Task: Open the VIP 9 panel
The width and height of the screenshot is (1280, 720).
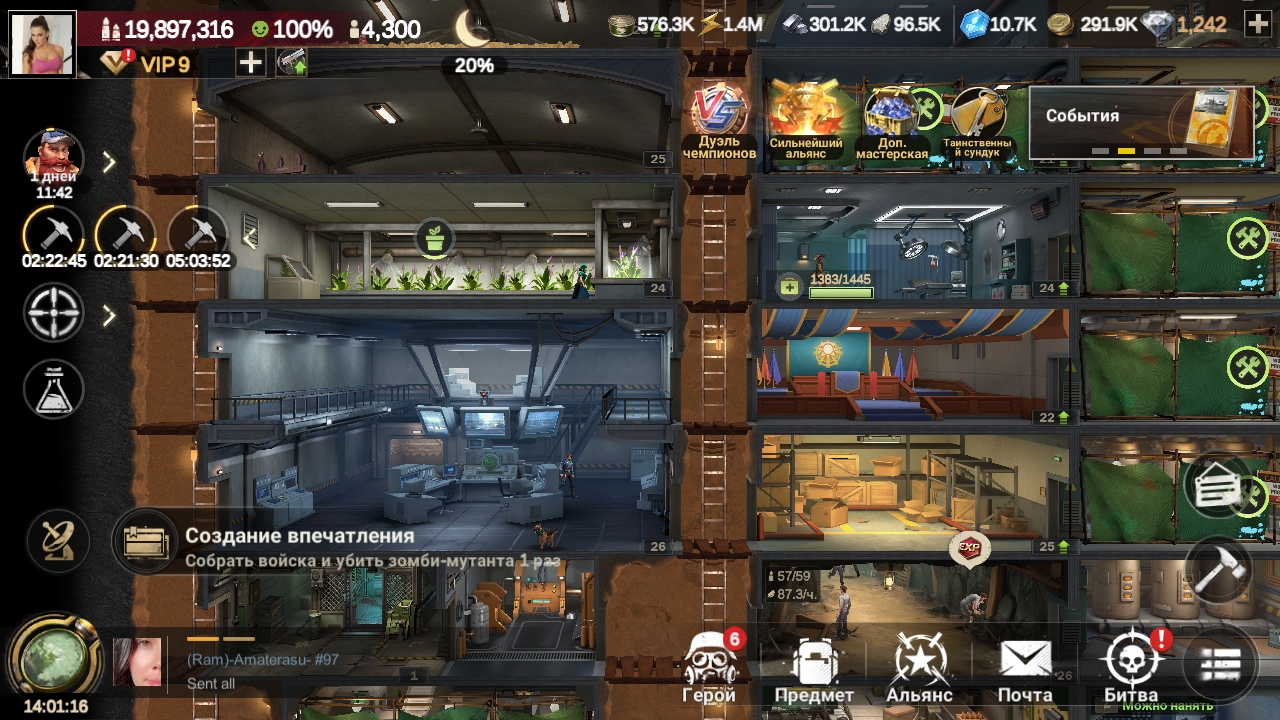Action: pos(148,65)
